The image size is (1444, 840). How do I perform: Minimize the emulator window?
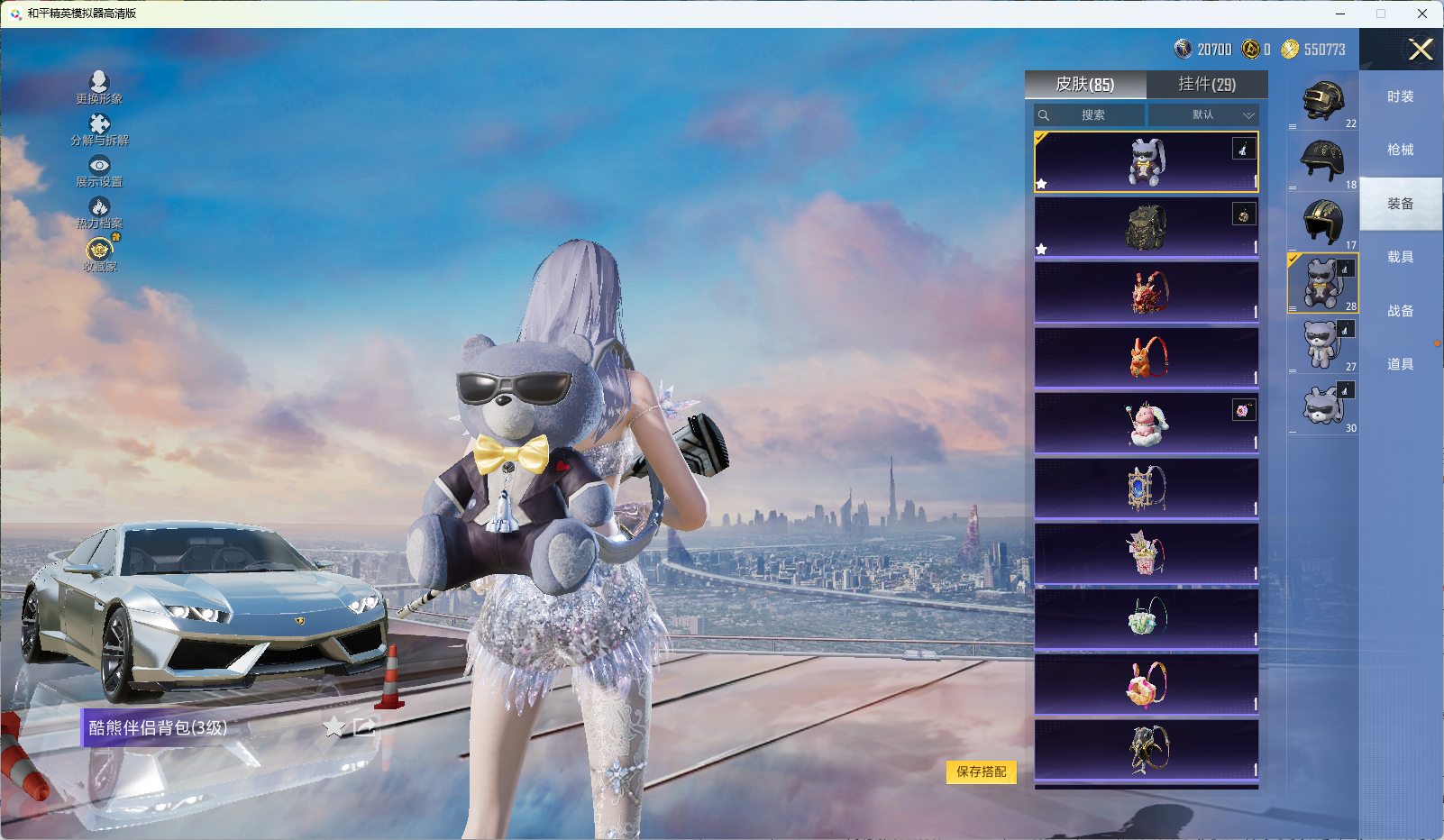pyautogui.click(x=1340, y=14)
